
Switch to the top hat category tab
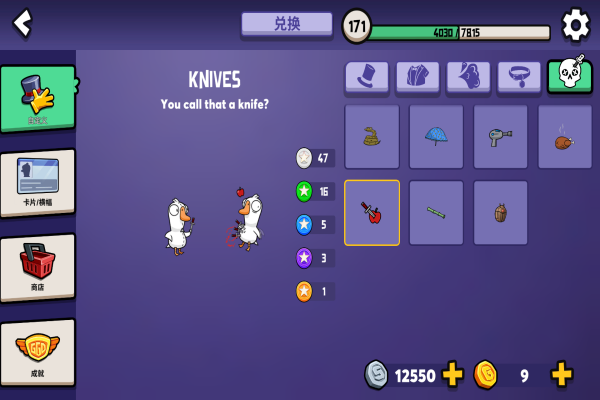367,76
